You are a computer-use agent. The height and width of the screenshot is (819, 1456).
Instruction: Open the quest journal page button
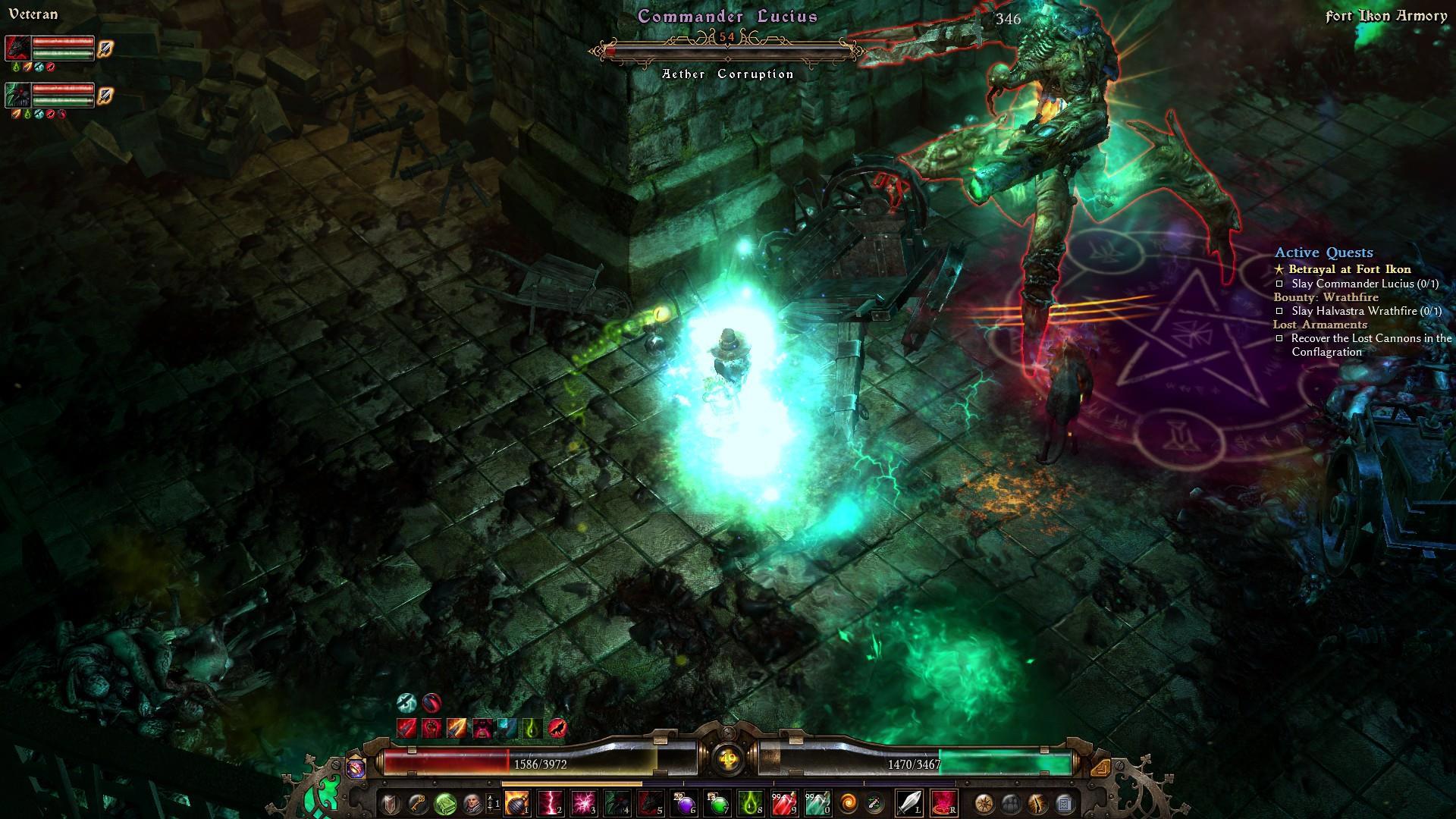coord(1064,803)
